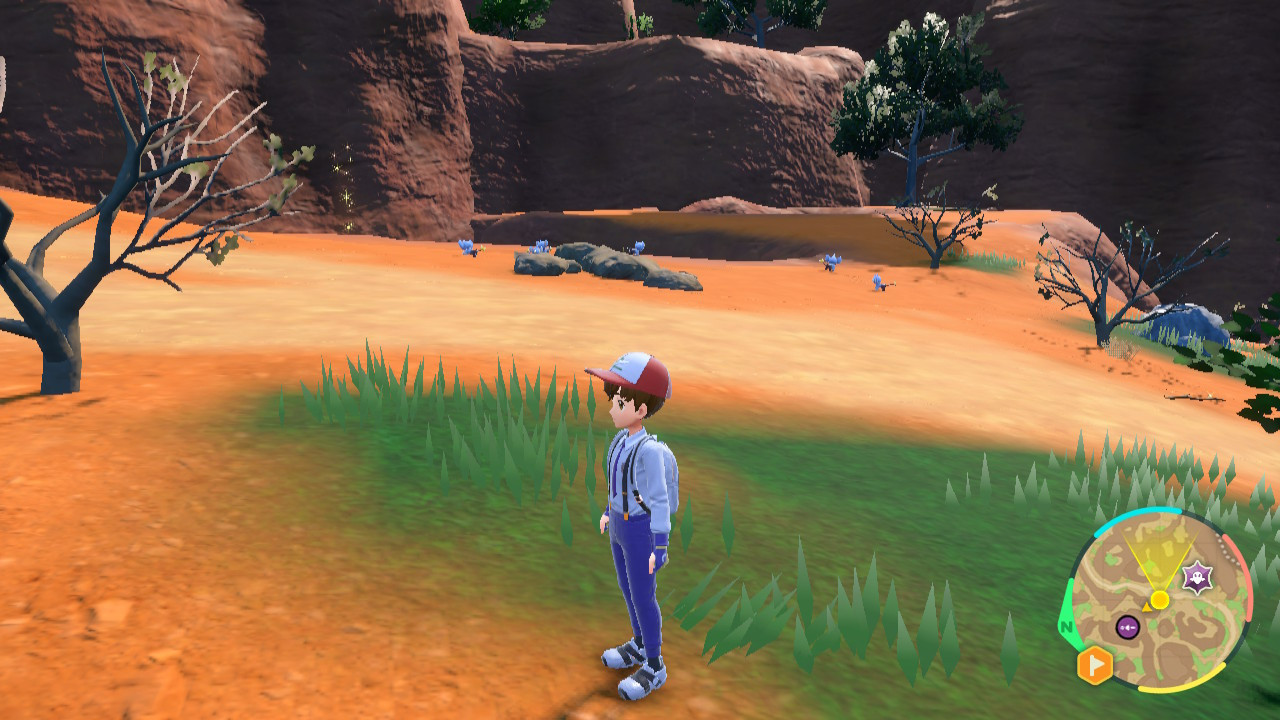Image resolution: width=1280 pixels, height=720 pixels.
Task: Select the Ghost-type Tera Raid den icon on minimap
Action: (1197, 576)
